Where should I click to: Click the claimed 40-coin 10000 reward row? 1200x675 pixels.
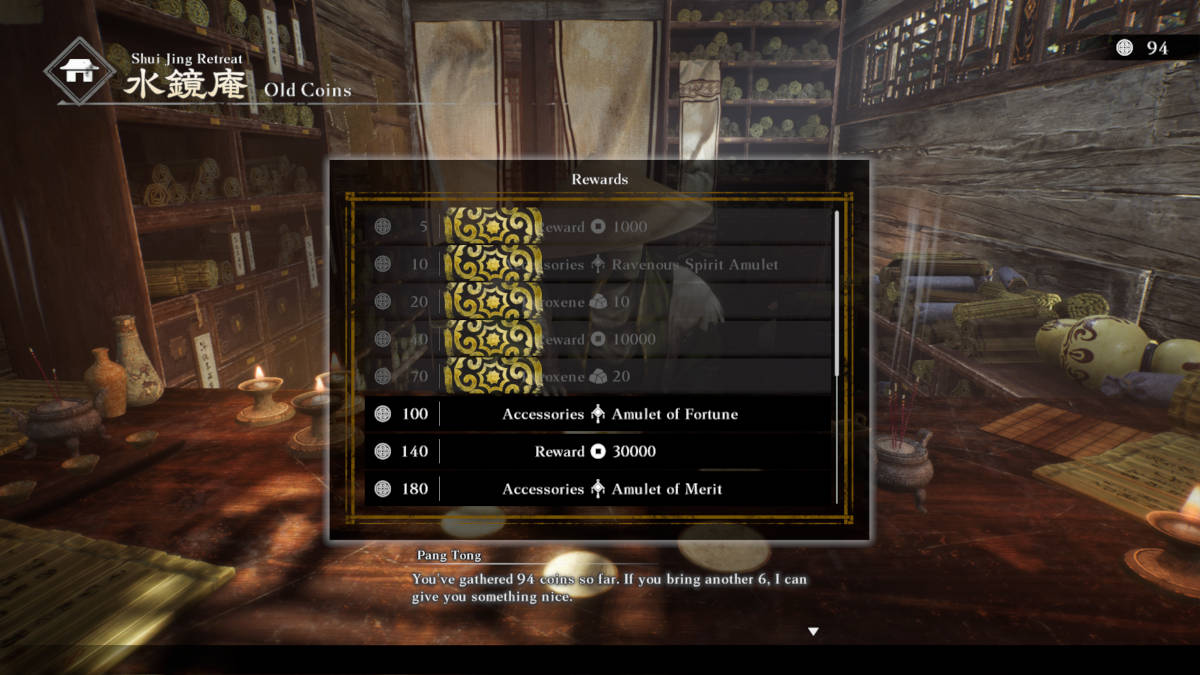[x=598, y=339]
